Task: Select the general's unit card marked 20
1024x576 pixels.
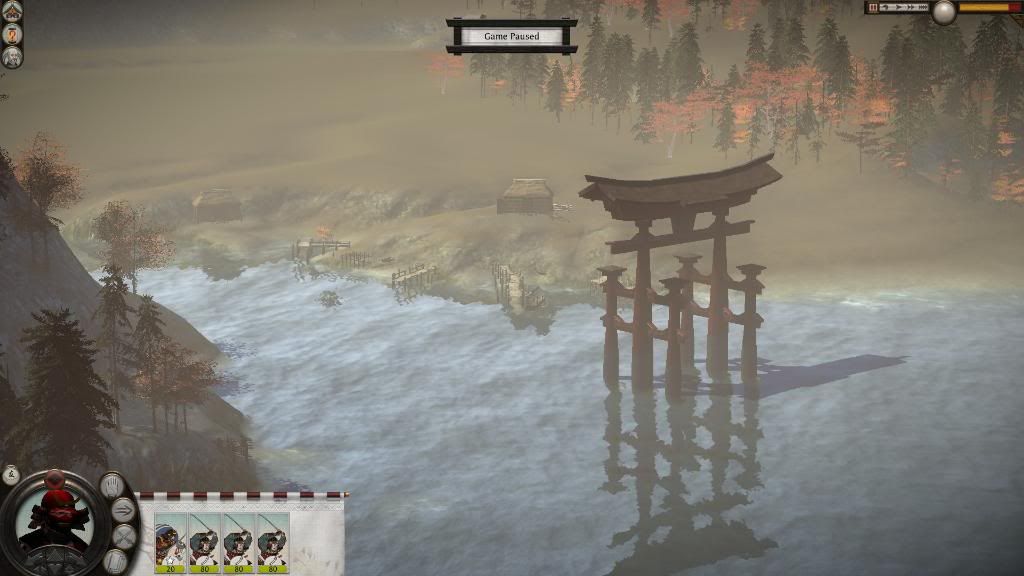Action: tap(170, 541)
